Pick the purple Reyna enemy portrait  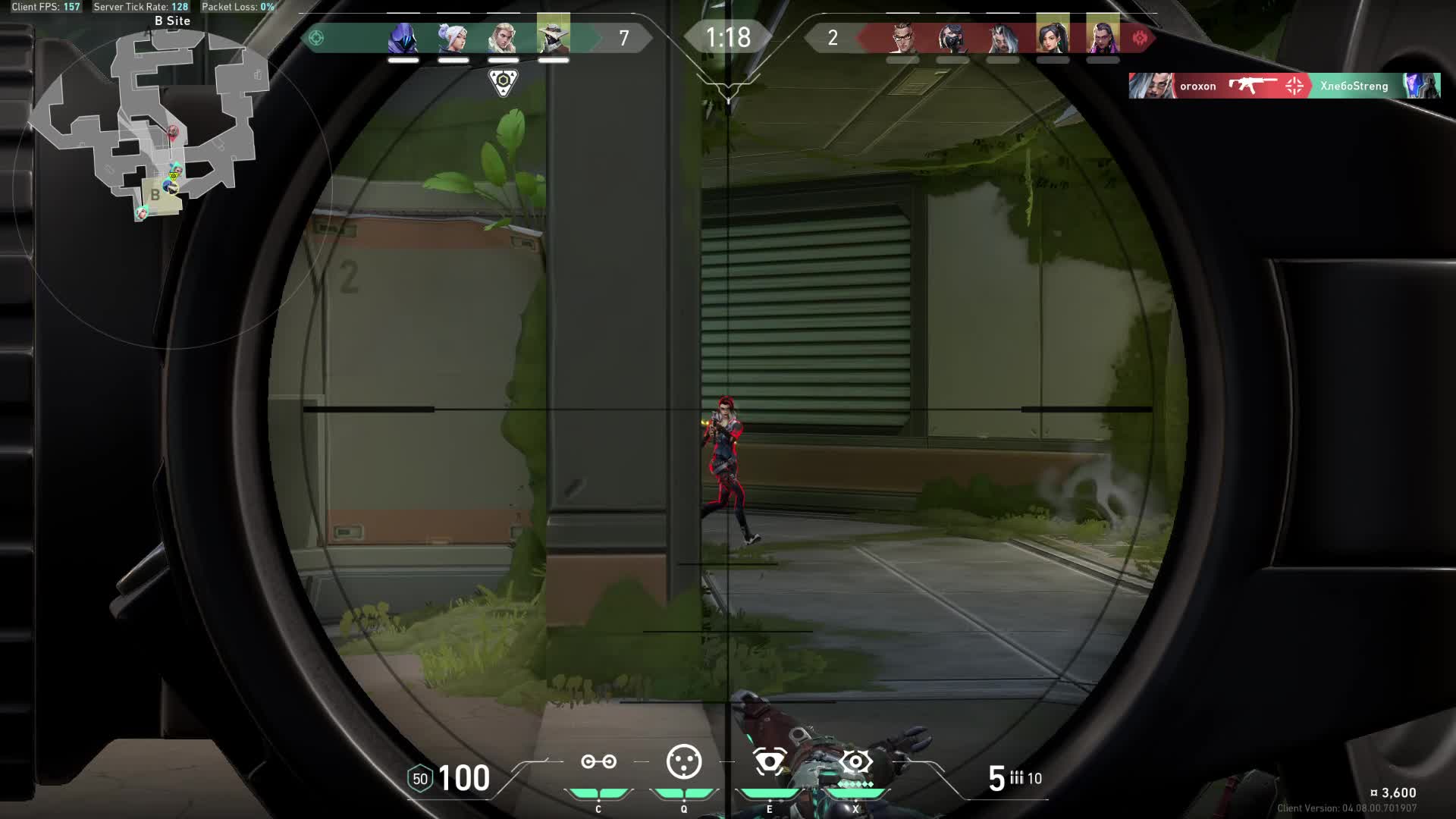pos(1103,37)
